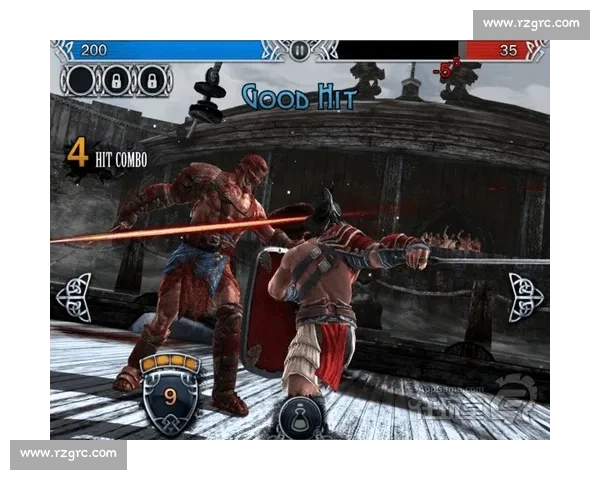Activate the shield block button showing 9
This screenshot has width=600, height=480.
(x=170, y=395)
